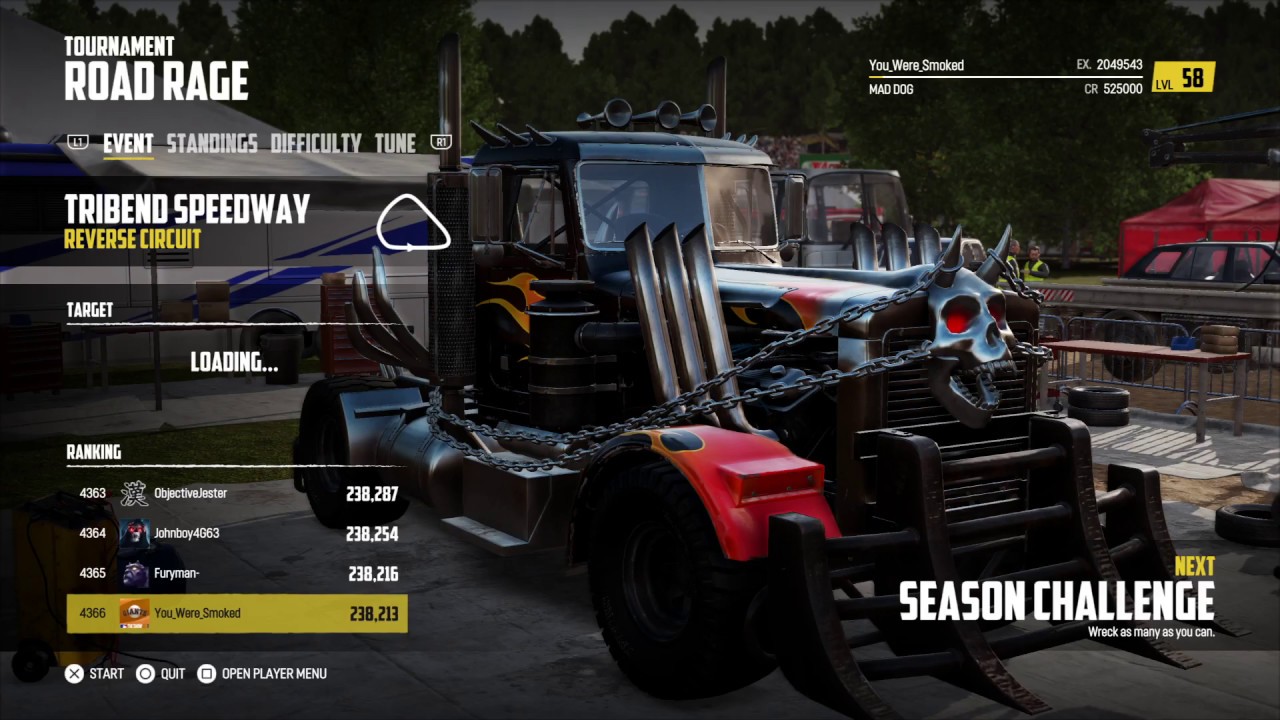
Task: Open the Standings tab
Action: (211, 144)
